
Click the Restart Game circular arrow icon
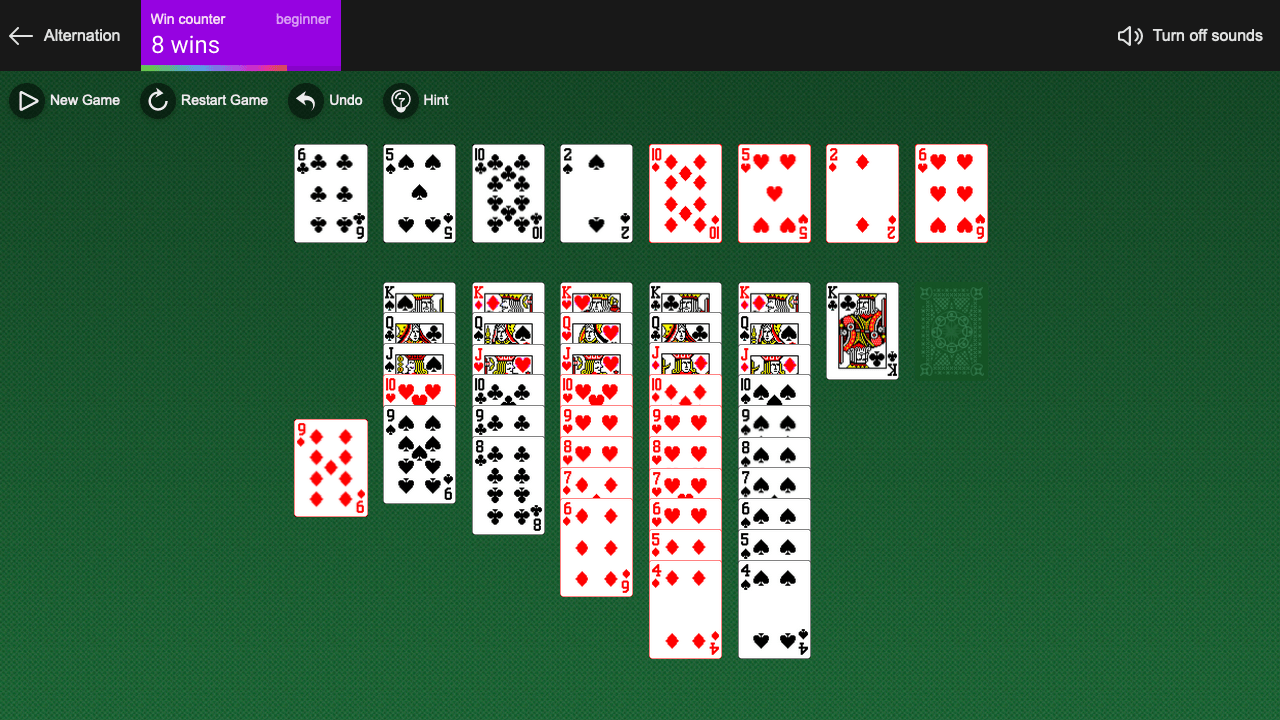(x=157, y=100)
